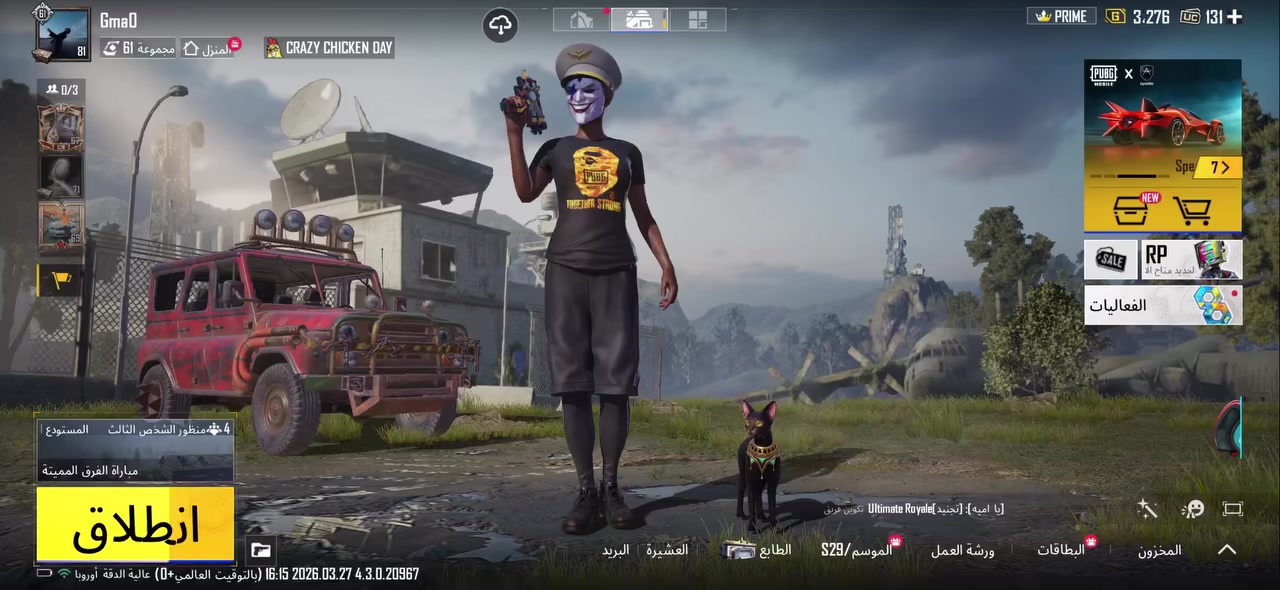Open the الفعاليات events panel
Viewport: 1280px width, 590px height.
(1162, 305)
